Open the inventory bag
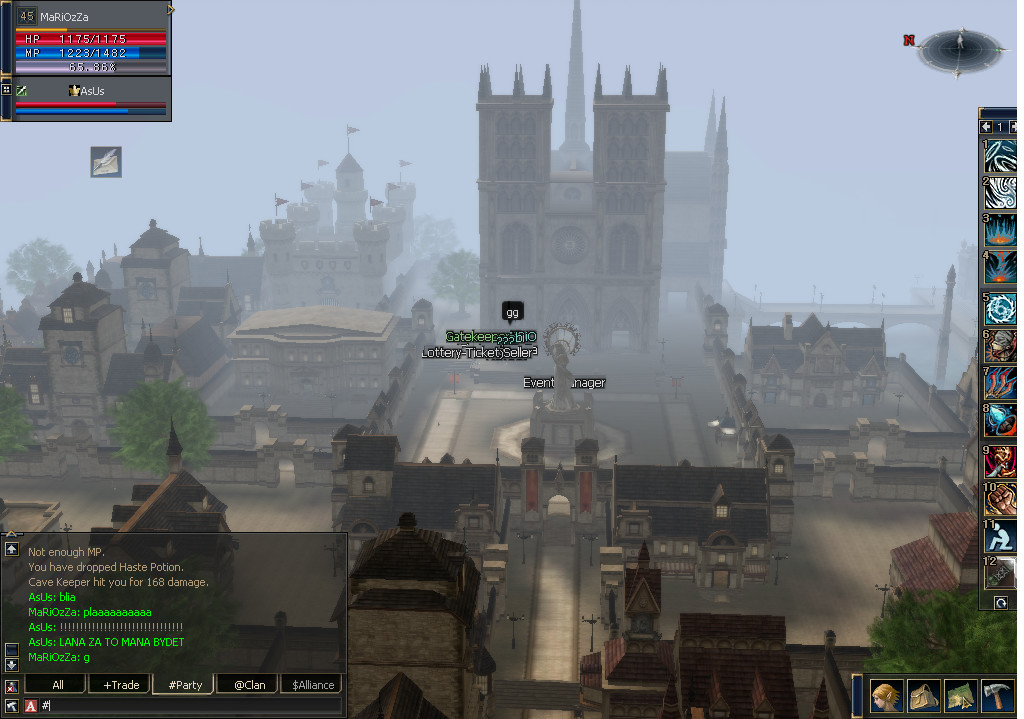1024x719 pixels. click(x=924, y=695)
